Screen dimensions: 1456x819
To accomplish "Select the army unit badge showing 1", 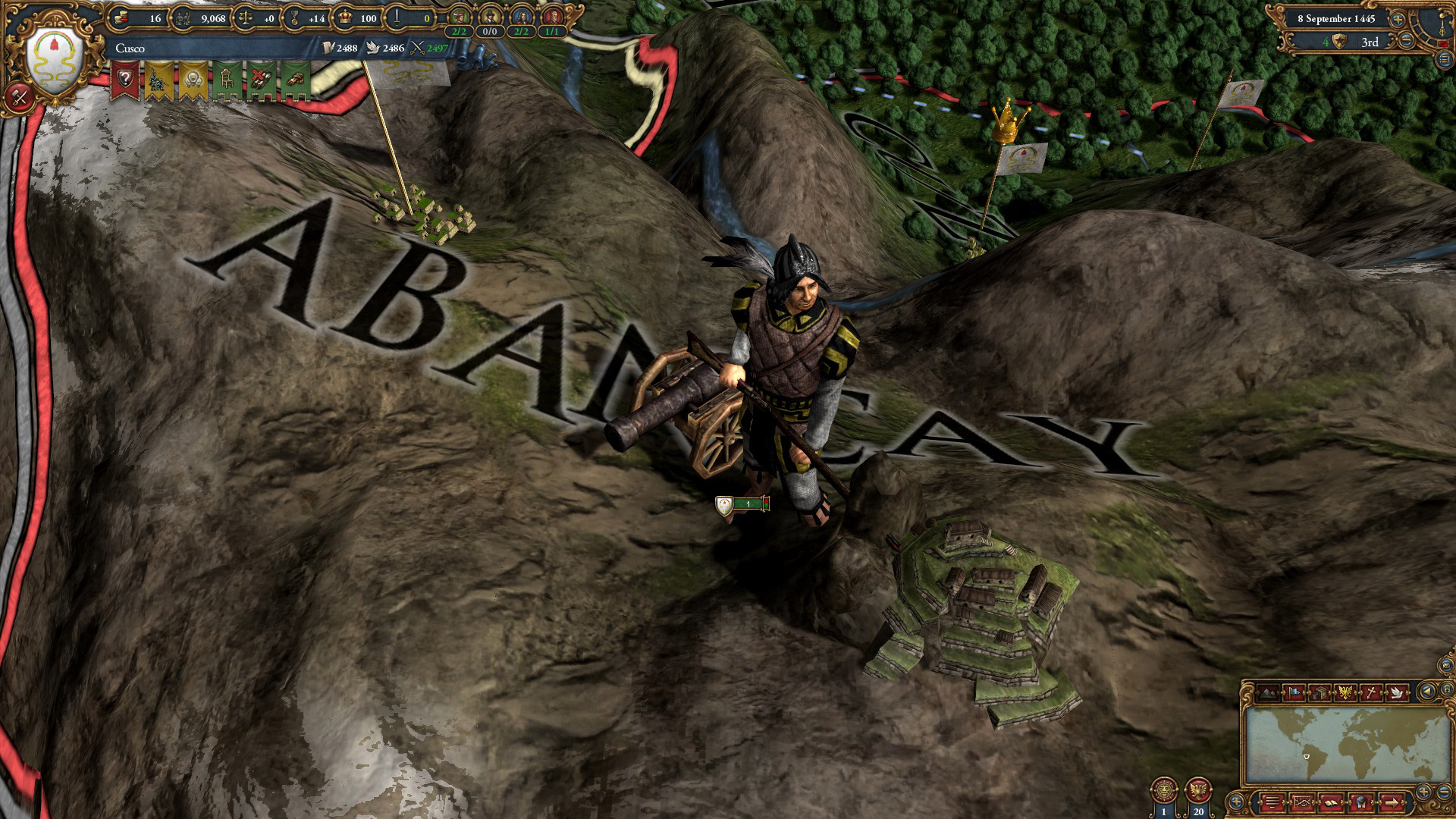I will point(743,504).
